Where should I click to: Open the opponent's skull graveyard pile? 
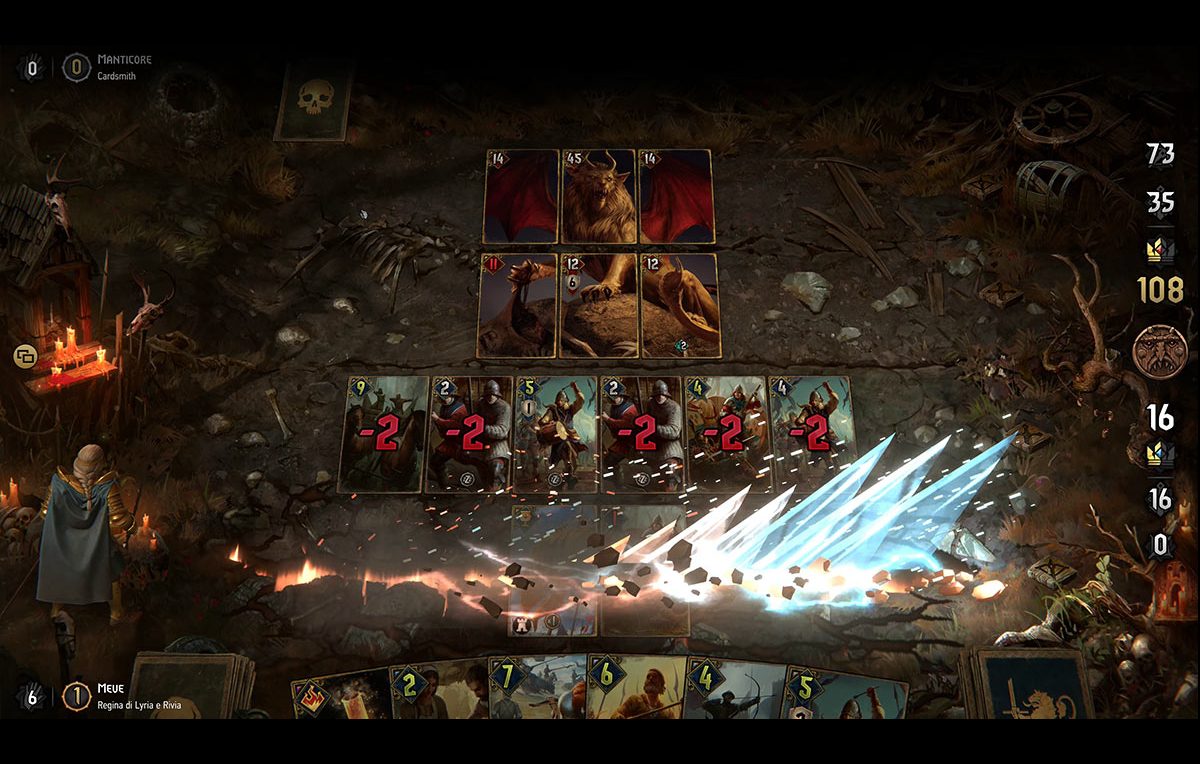point(313,100)
